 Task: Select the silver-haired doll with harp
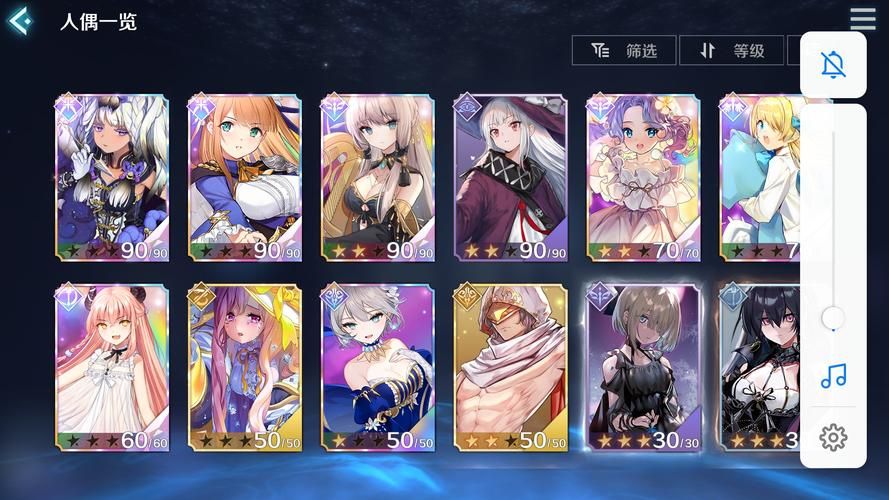(x=377, y=178)
